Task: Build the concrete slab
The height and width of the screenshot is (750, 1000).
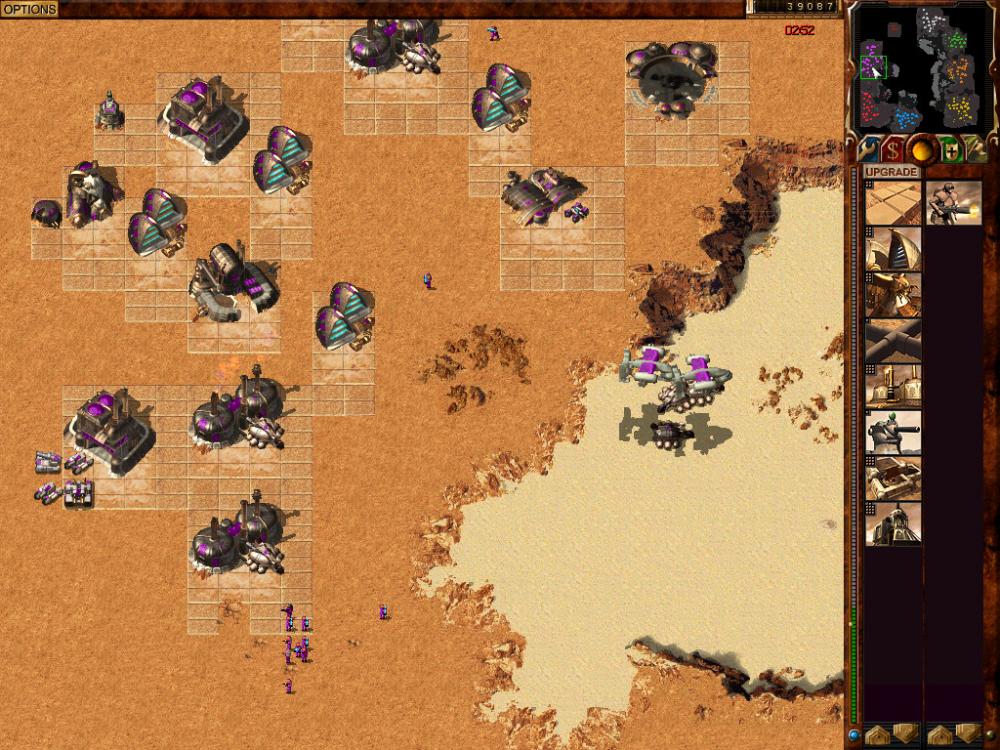Action: [893, 203]
